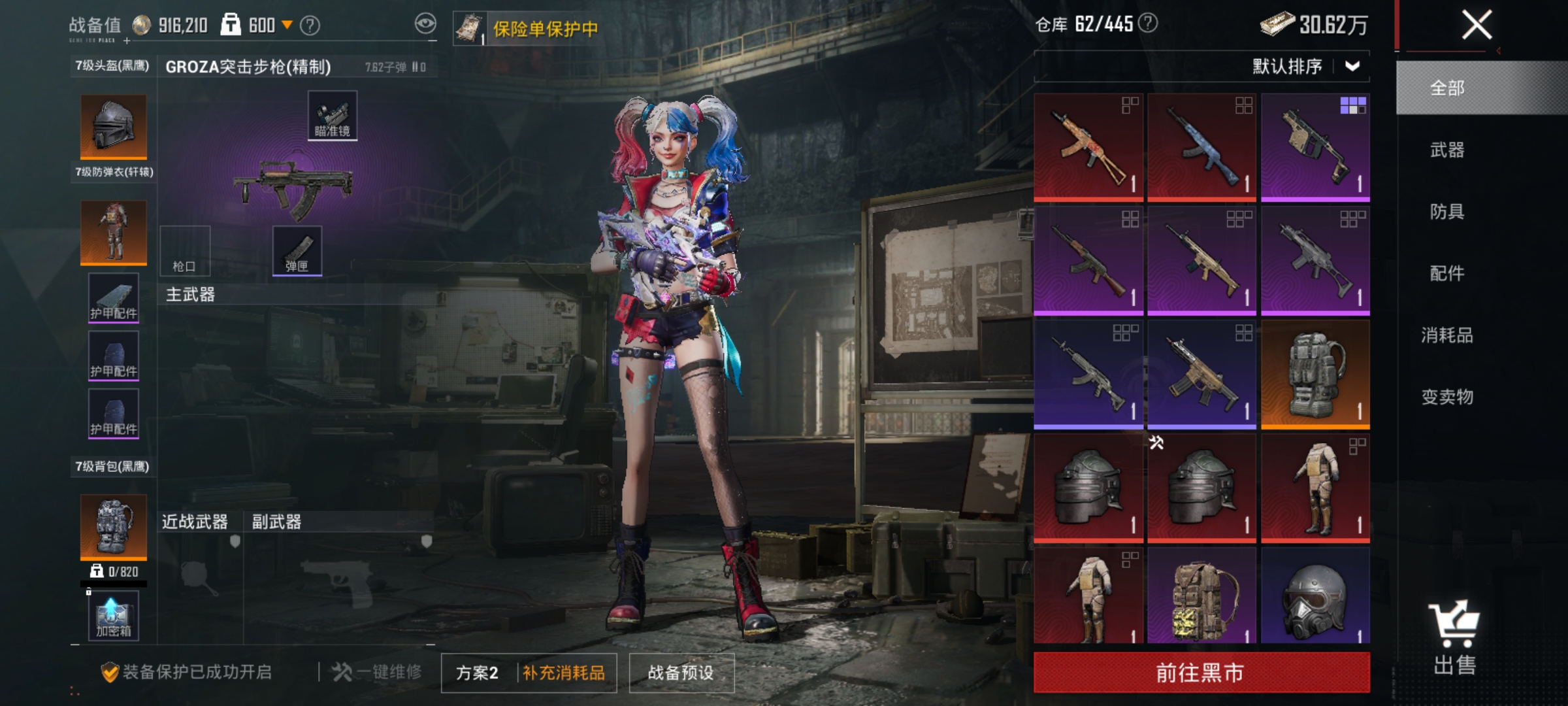The height and width of the screenshot is (706, 1568).
Task: Select the 7级背包(黑鹰) backpack icon
Action: 112,526
